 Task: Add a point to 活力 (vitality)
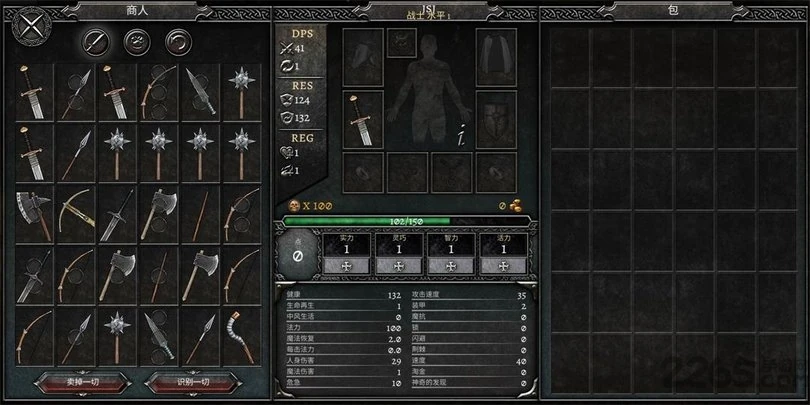coord(501,266)
